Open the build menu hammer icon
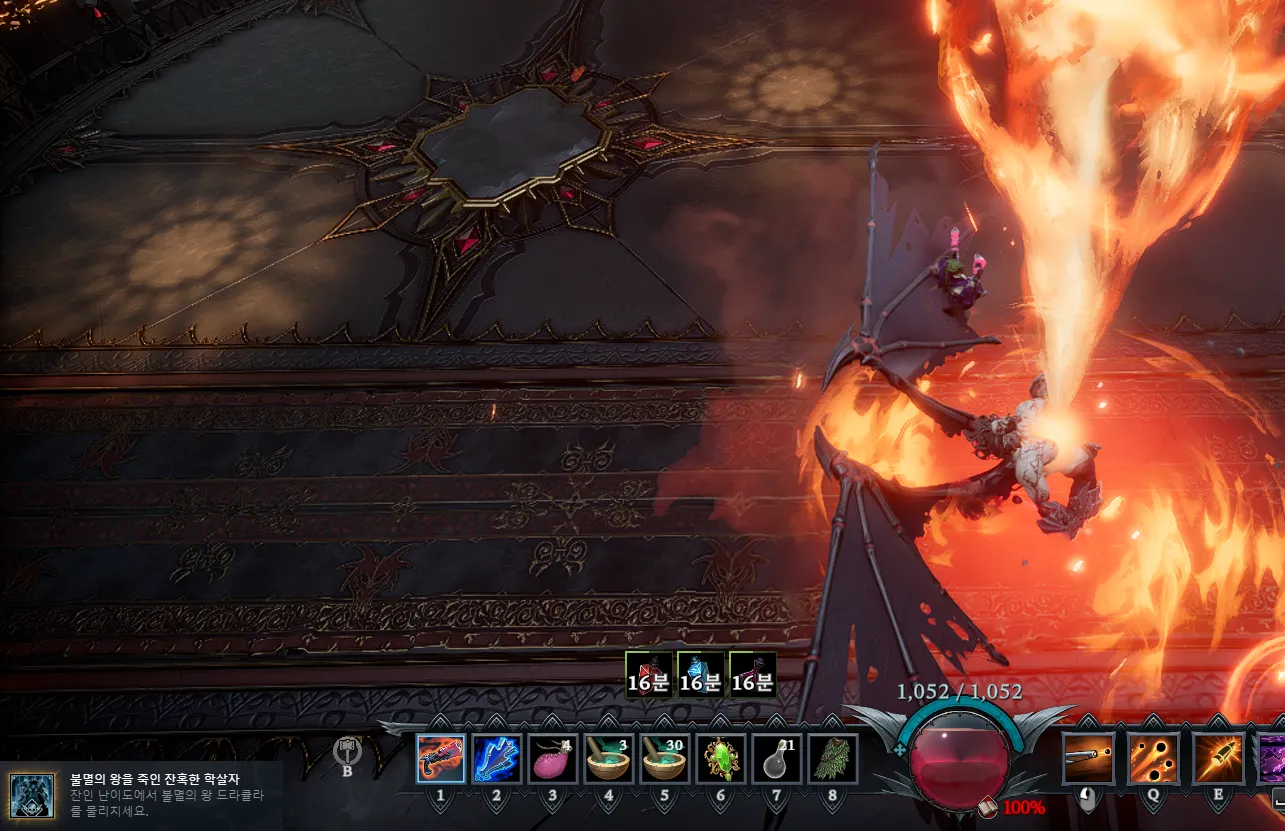This screenshot has width=1285, height=831. 347,750
